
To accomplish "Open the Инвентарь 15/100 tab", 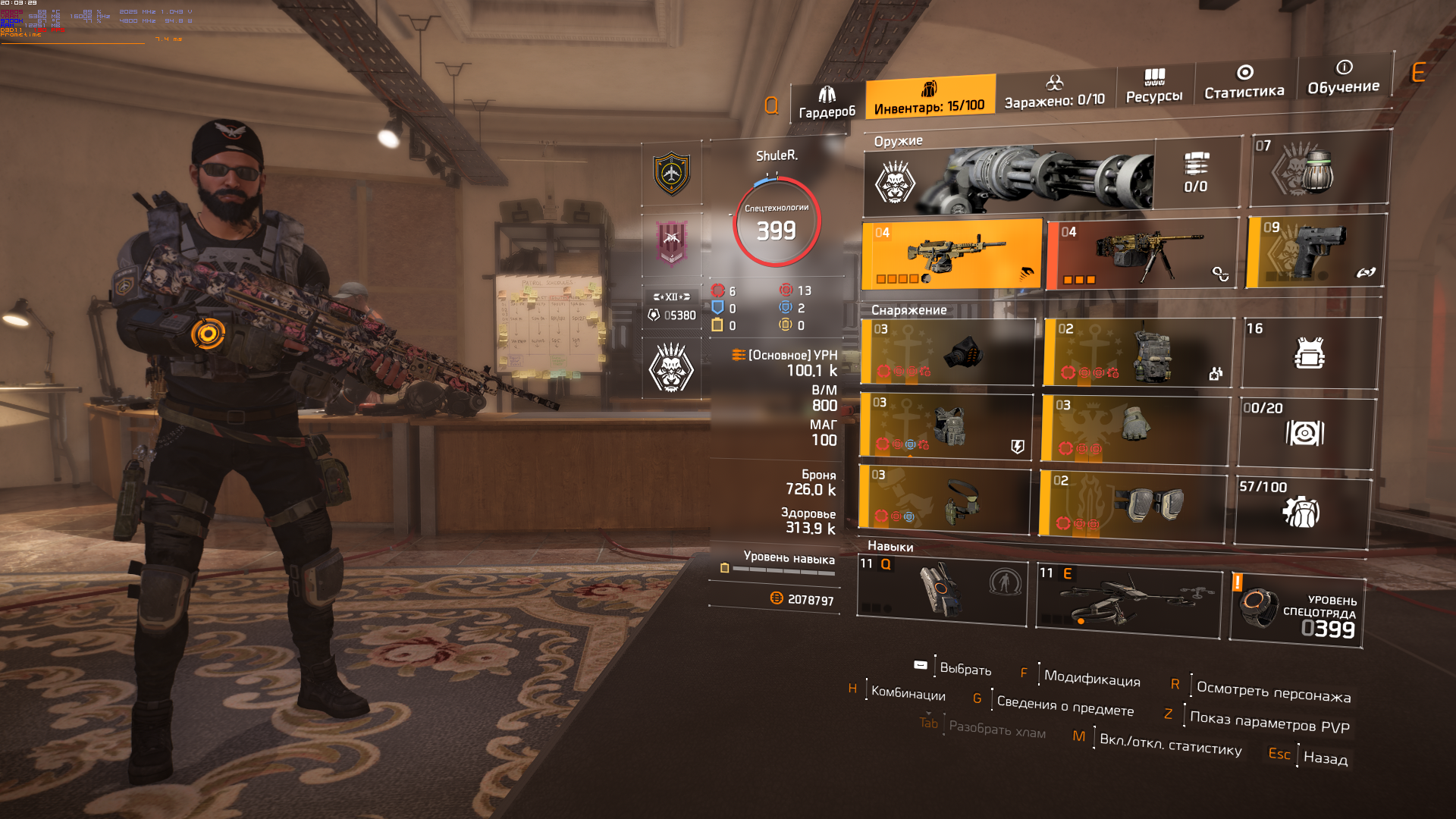I will pyautogui.click(x=930, y=99).
